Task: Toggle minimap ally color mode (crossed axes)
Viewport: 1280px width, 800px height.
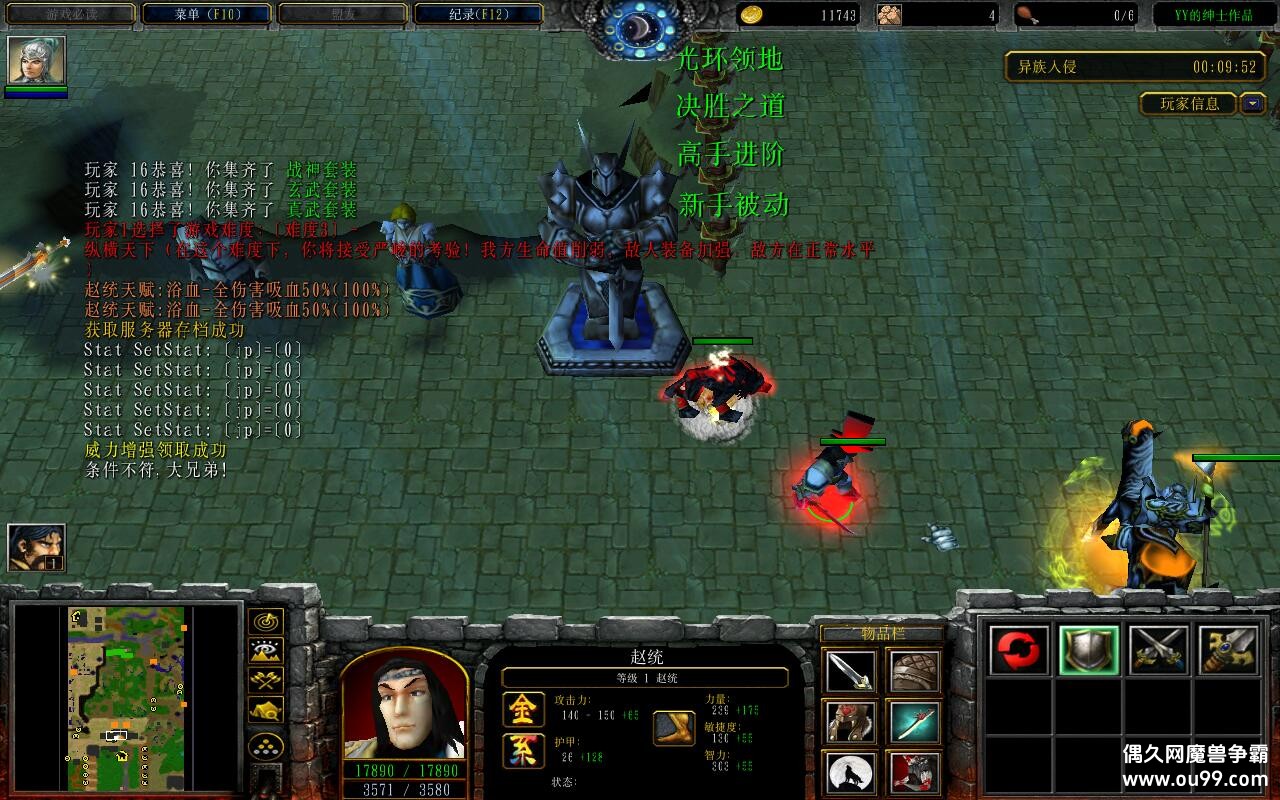Action: pos(266,681)
